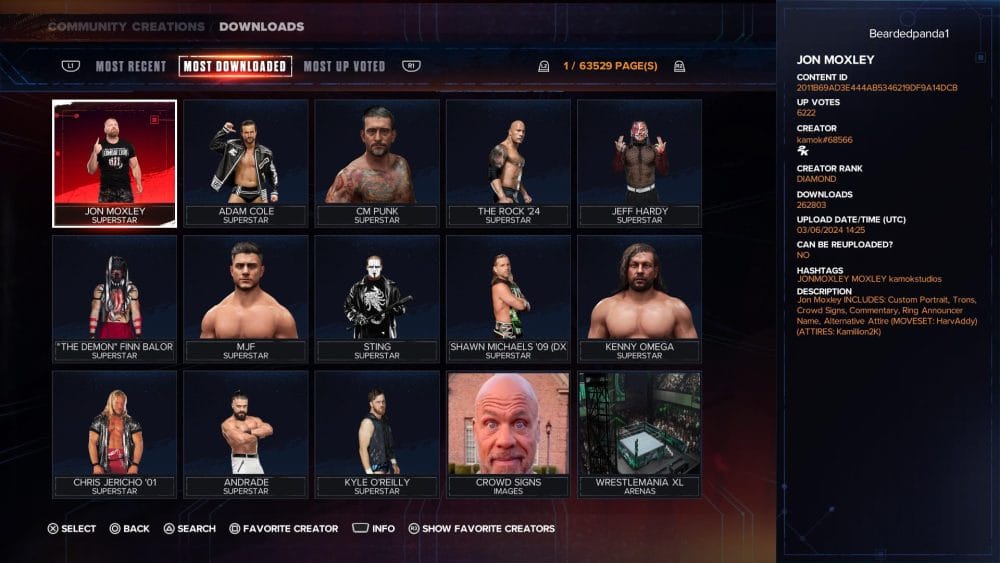This screenshot has width=1000, height=563.
Task: Choose "The Demon" Finn Balor creation
Action: tap(114, 298)
